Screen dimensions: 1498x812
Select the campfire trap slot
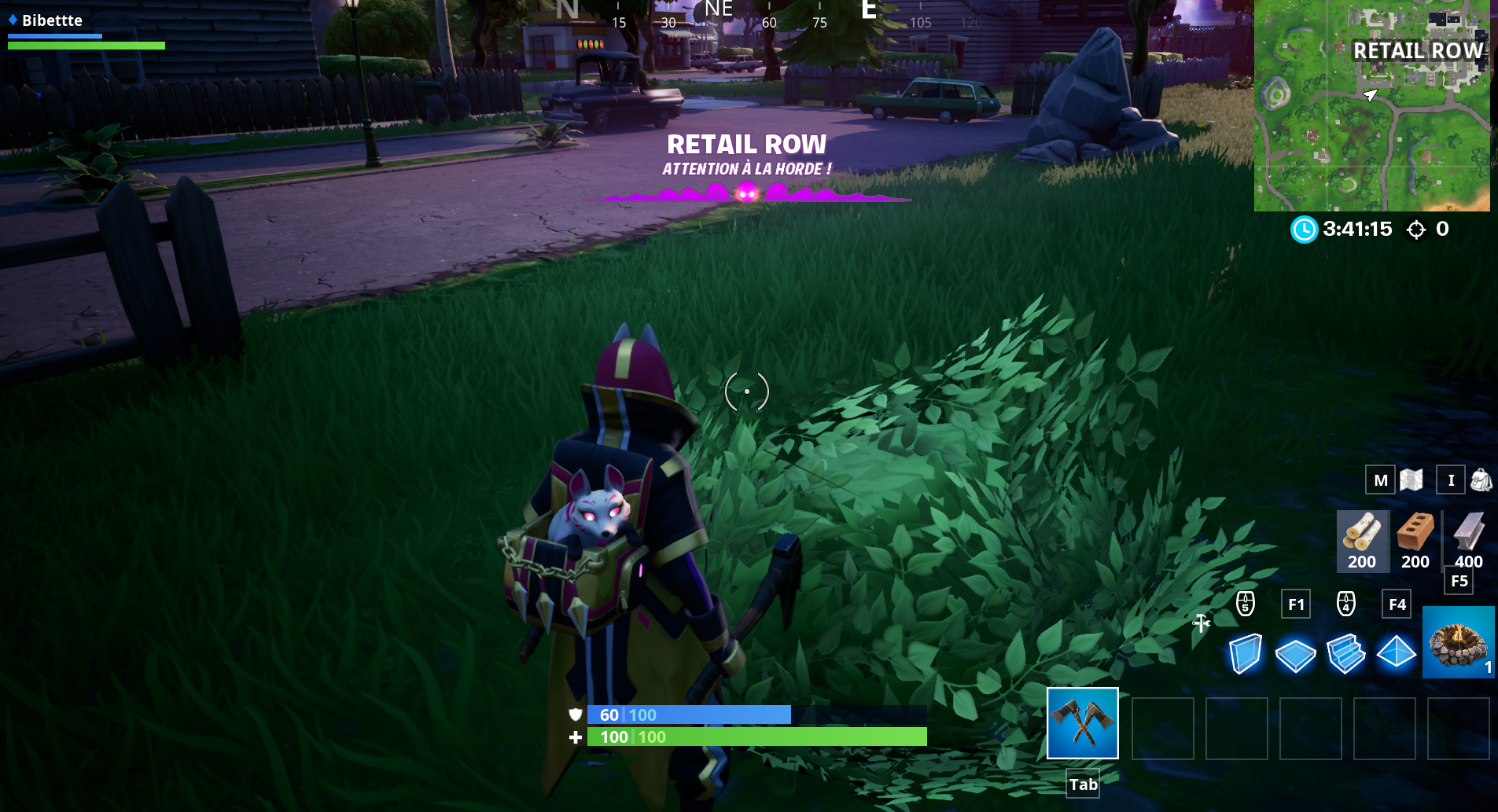(1459, 642)
